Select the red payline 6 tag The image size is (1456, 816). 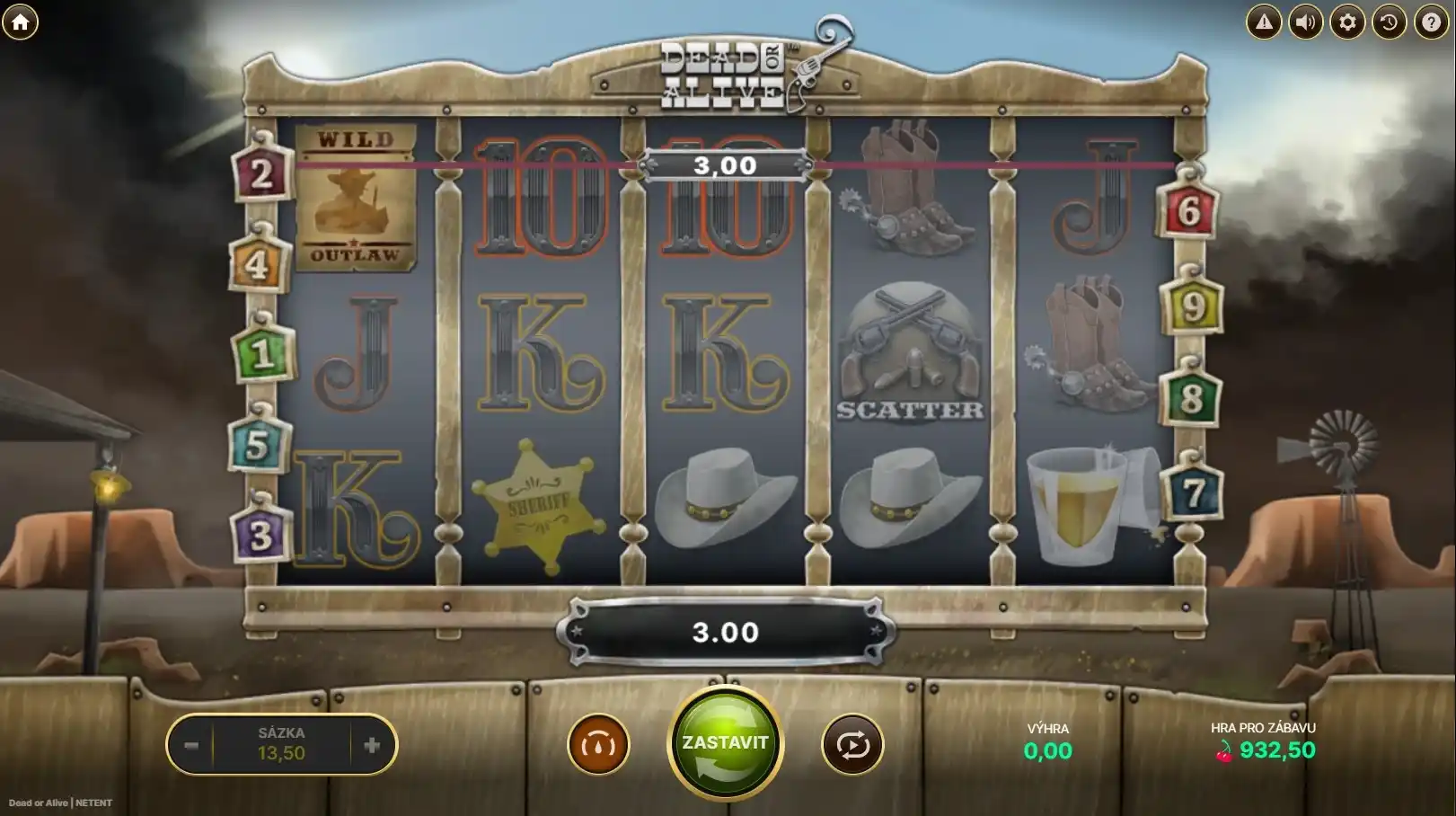tap(1189, 211)
